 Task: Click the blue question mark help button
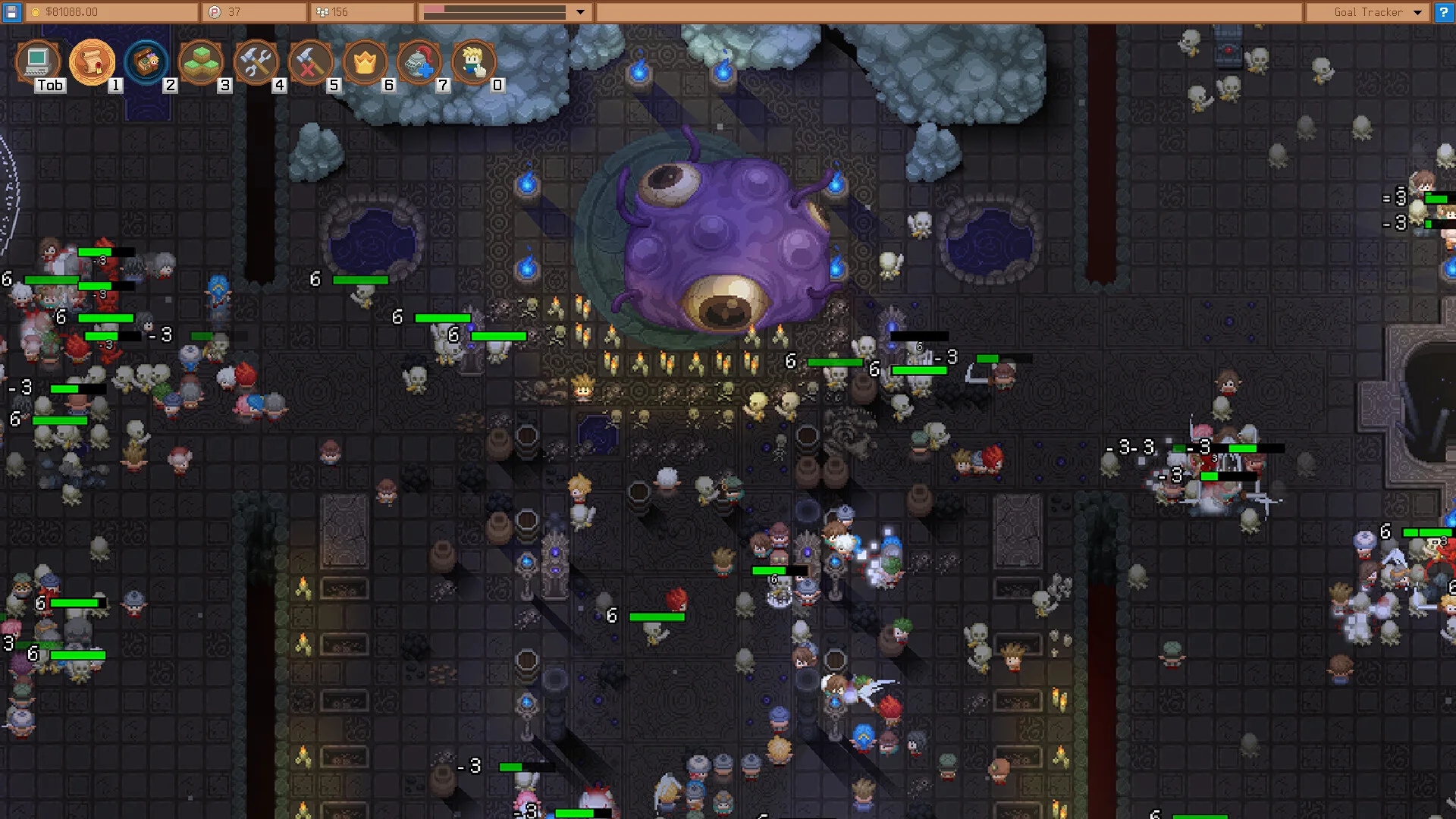click(1444, 12)
